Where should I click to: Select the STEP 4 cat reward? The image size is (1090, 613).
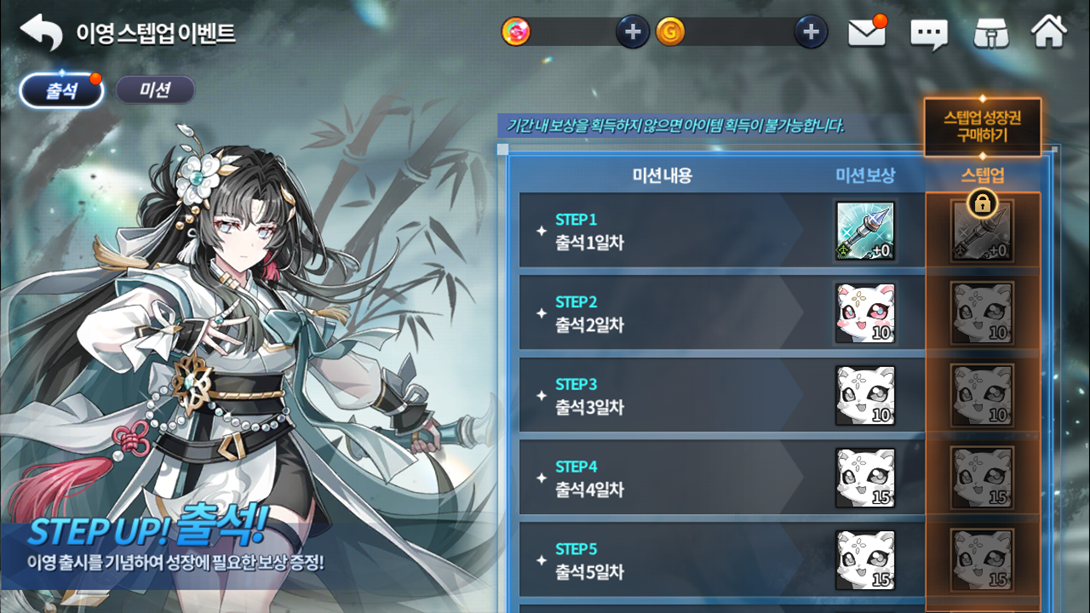tap(865, 478)
